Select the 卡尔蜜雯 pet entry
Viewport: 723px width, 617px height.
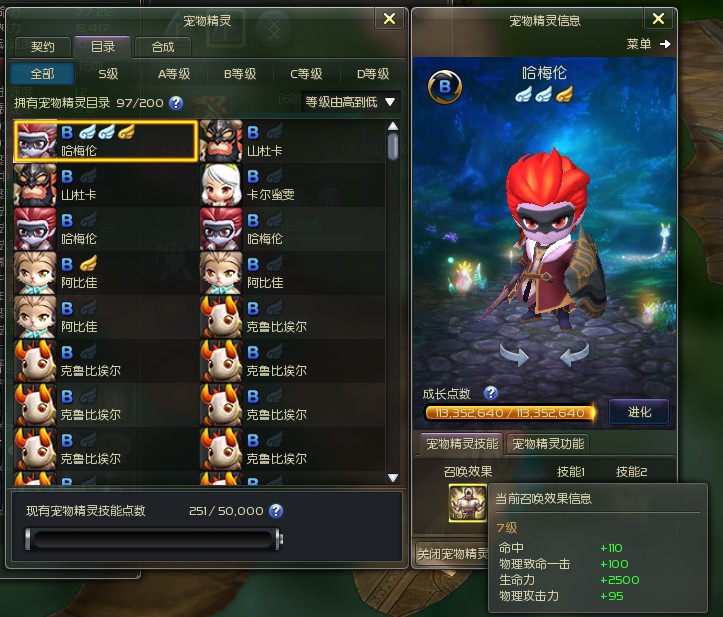point(290,185)
